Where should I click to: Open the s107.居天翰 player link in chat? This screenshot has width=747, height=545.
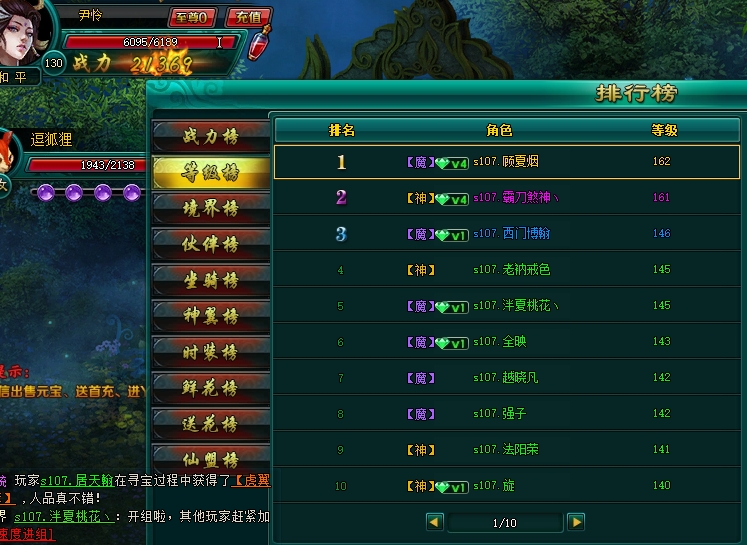click(77, 481)
